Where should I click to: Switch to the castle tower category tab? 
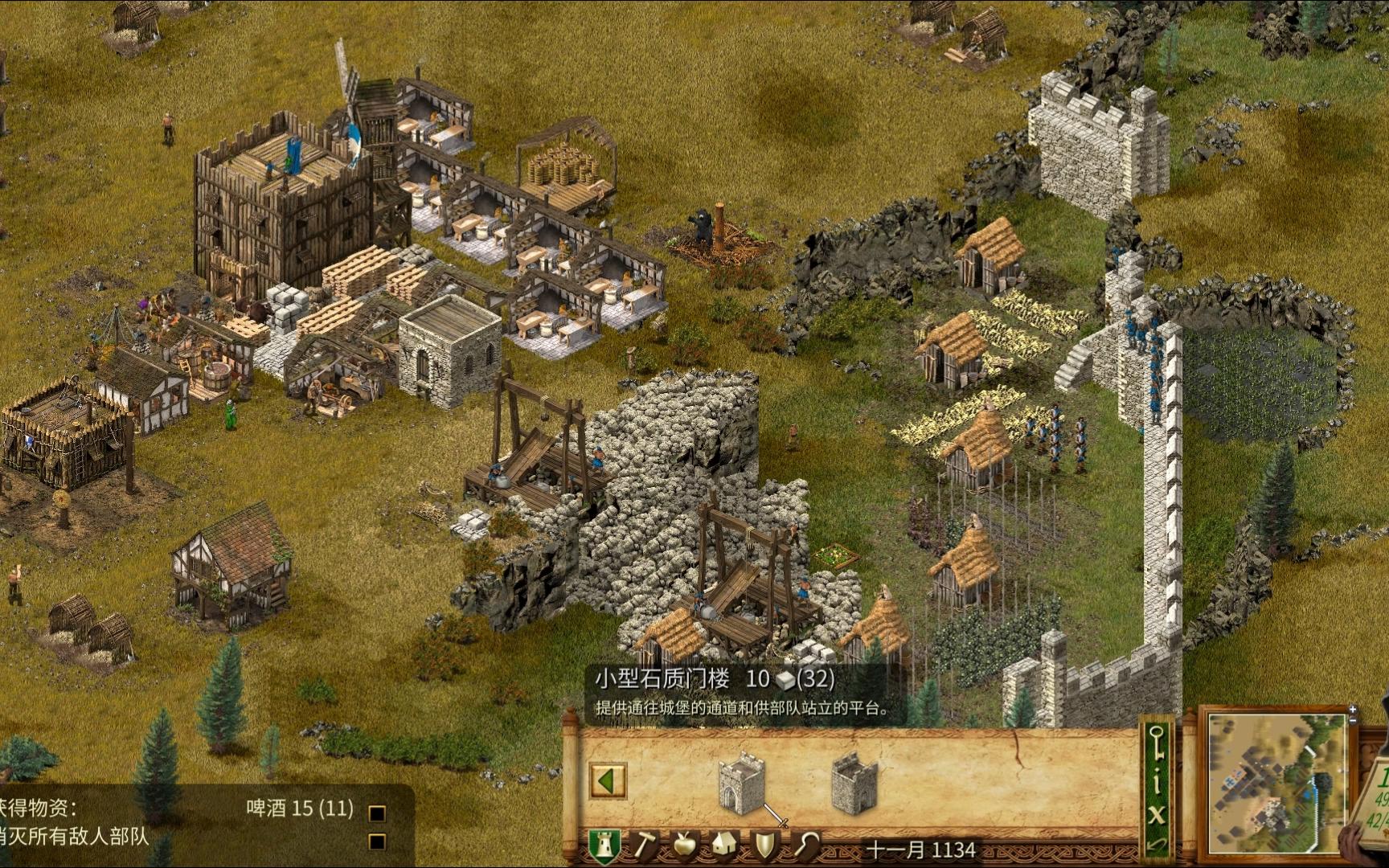tap(604, 846)
